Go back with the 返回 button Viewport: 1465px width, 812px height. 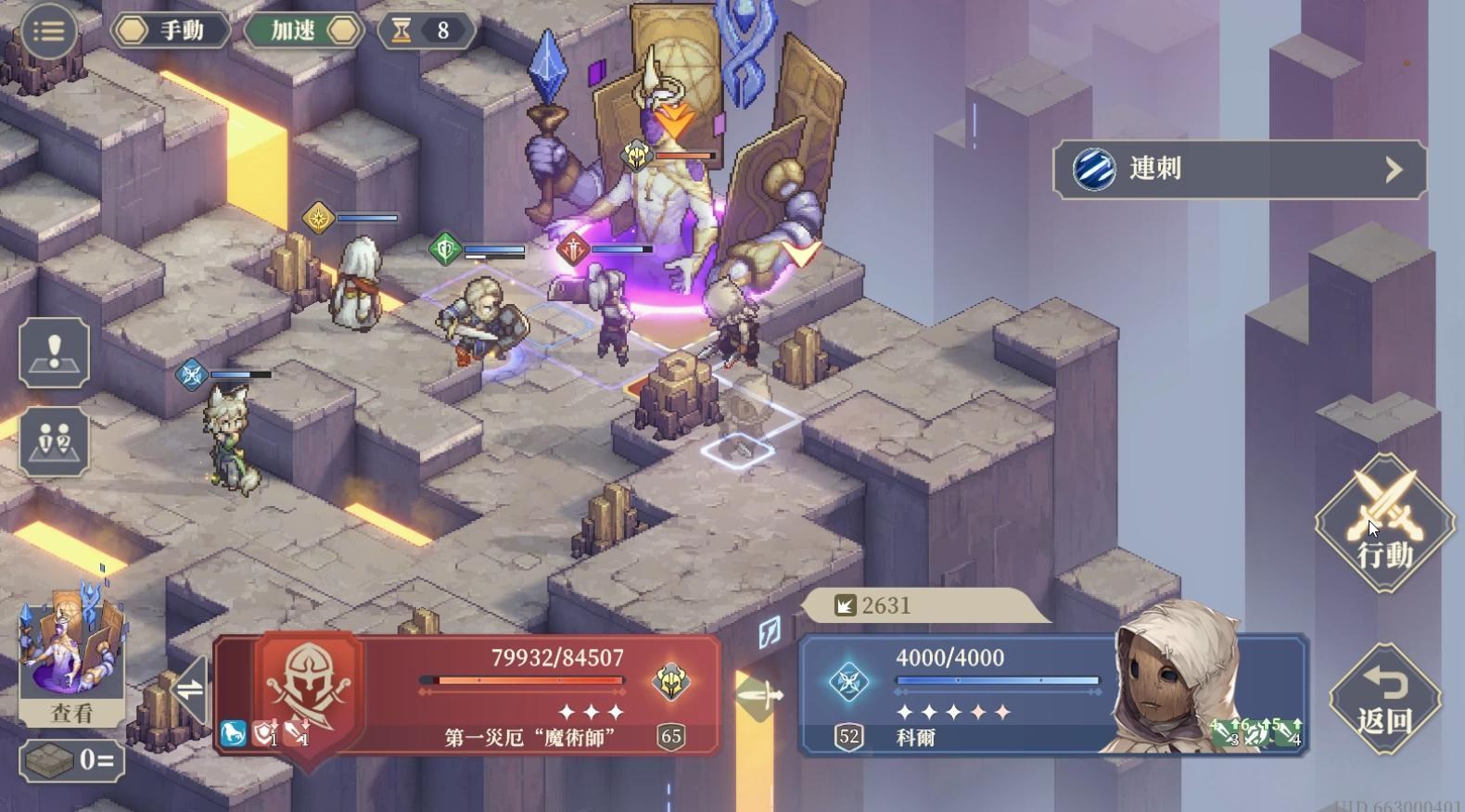coord(1384,700)
